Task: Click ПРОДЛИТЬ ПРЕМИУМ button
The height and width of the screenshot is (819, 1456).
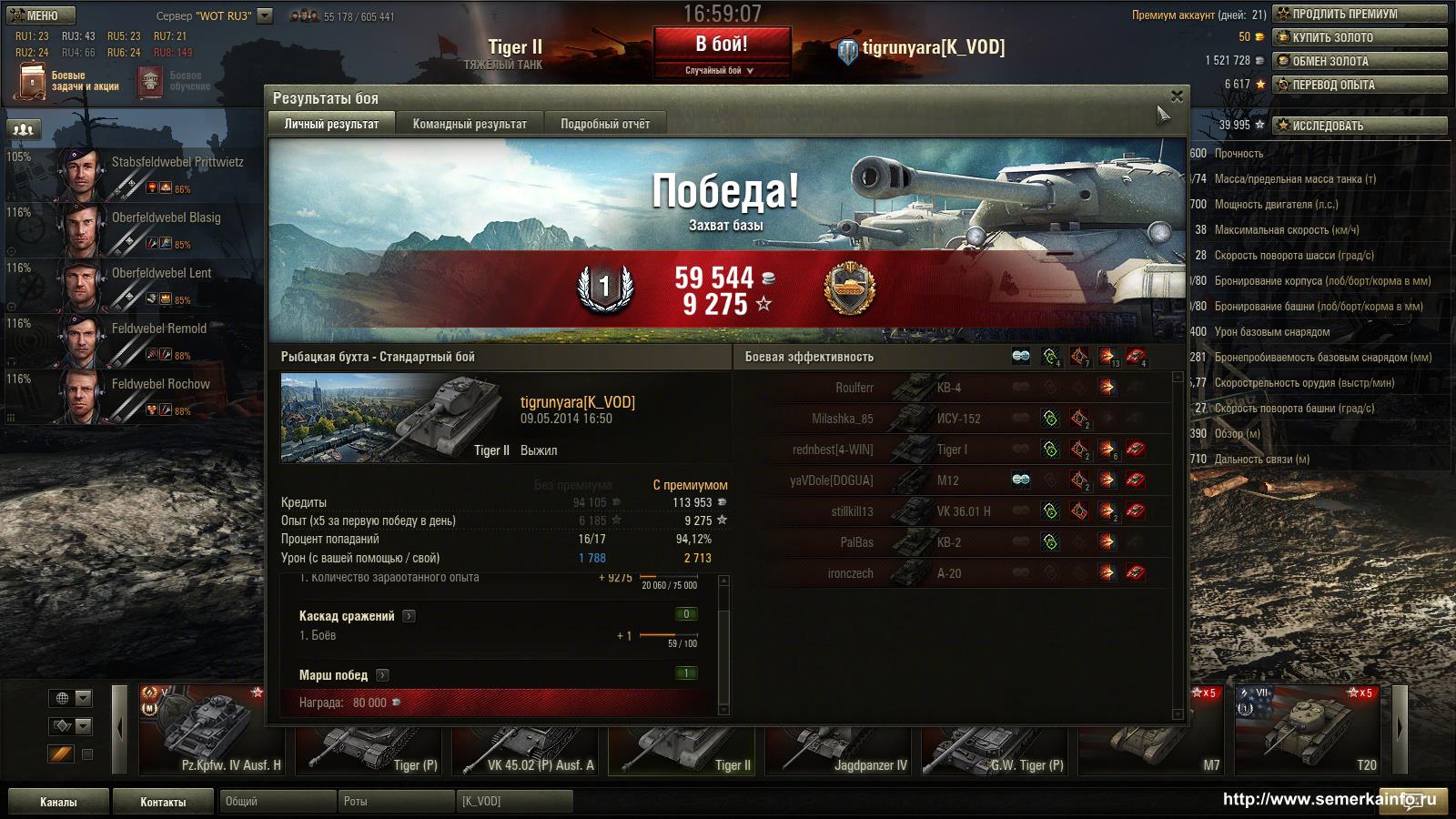Action: coord(1360,14)
